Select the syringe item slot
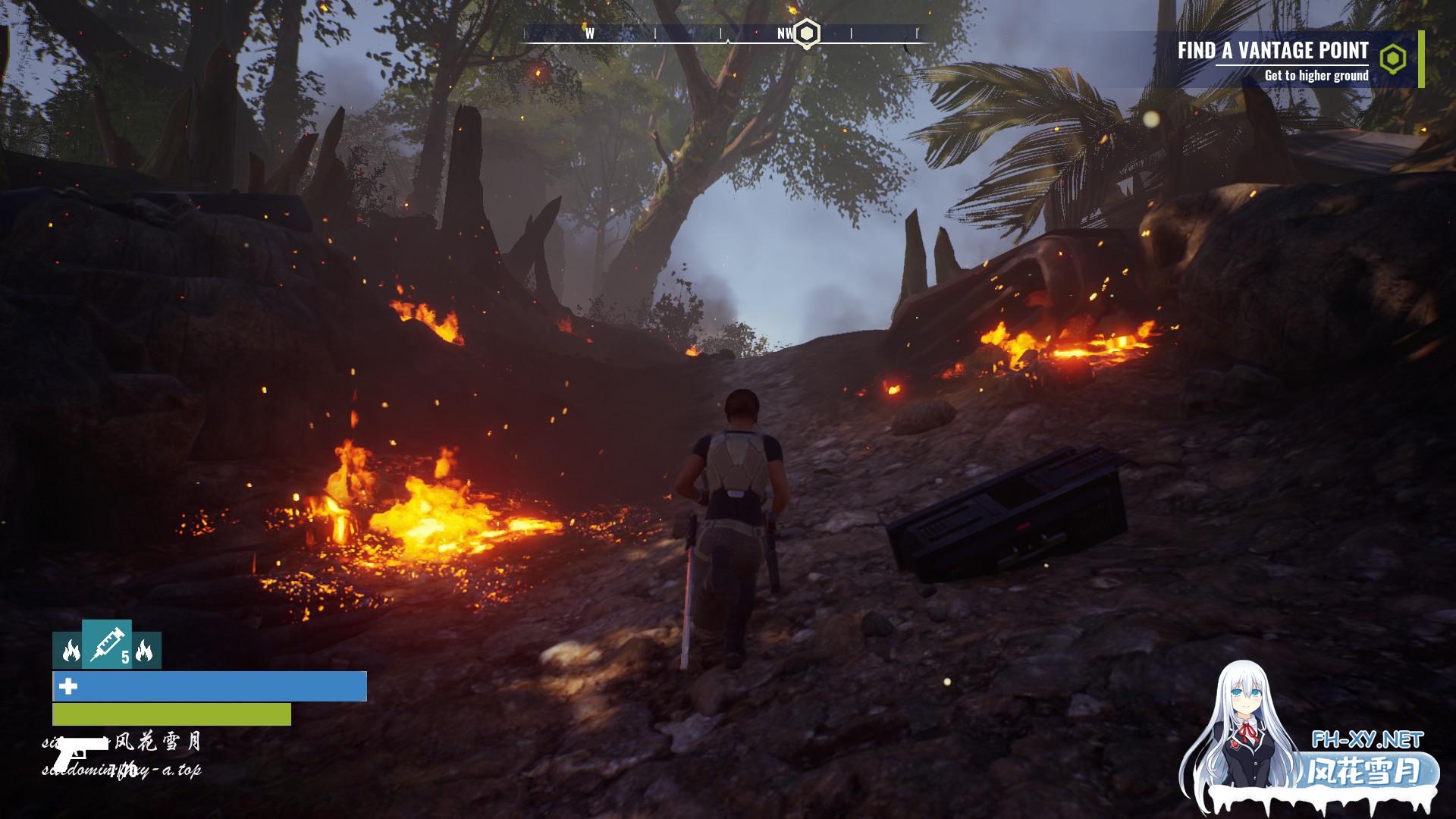The image size is (1456, 819). coord(107,644)
